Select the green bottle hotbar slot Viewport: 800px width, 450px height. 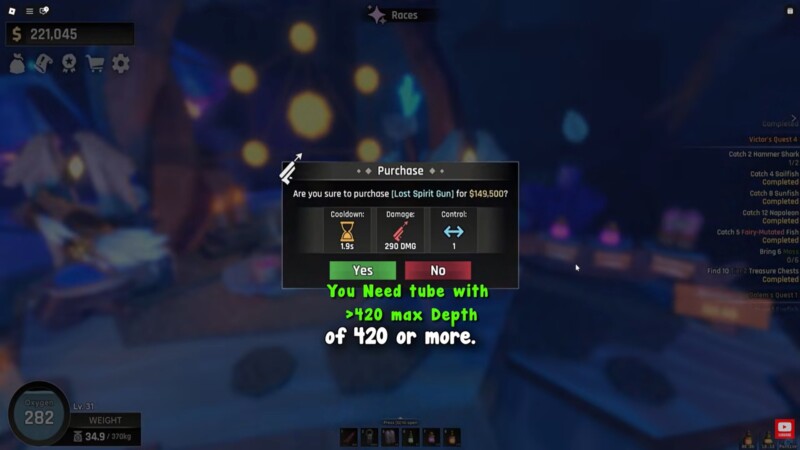(x=411, y=437)
